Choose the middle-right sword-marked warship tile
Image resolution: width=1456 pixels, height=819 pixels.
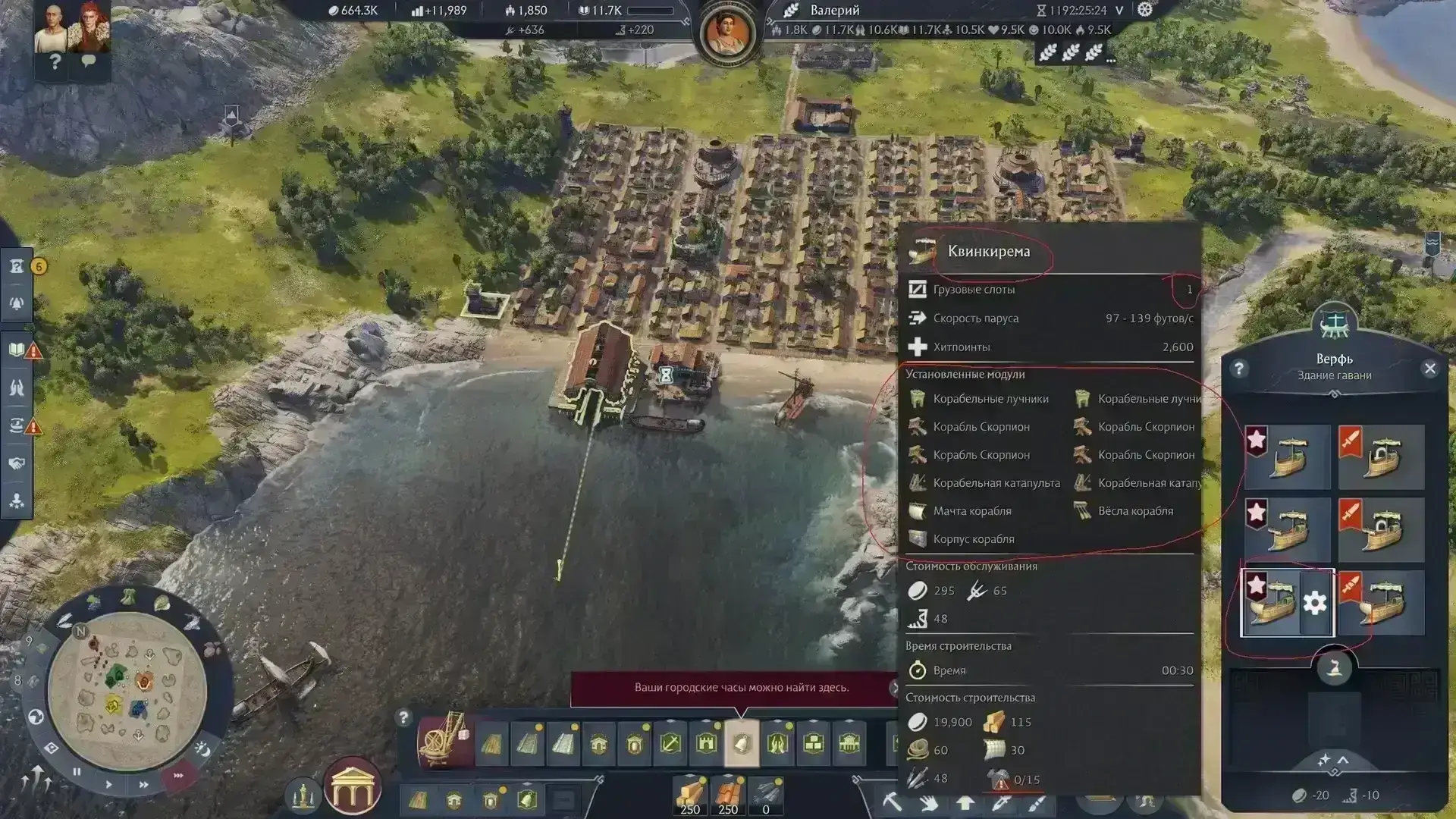point(1381,529)
